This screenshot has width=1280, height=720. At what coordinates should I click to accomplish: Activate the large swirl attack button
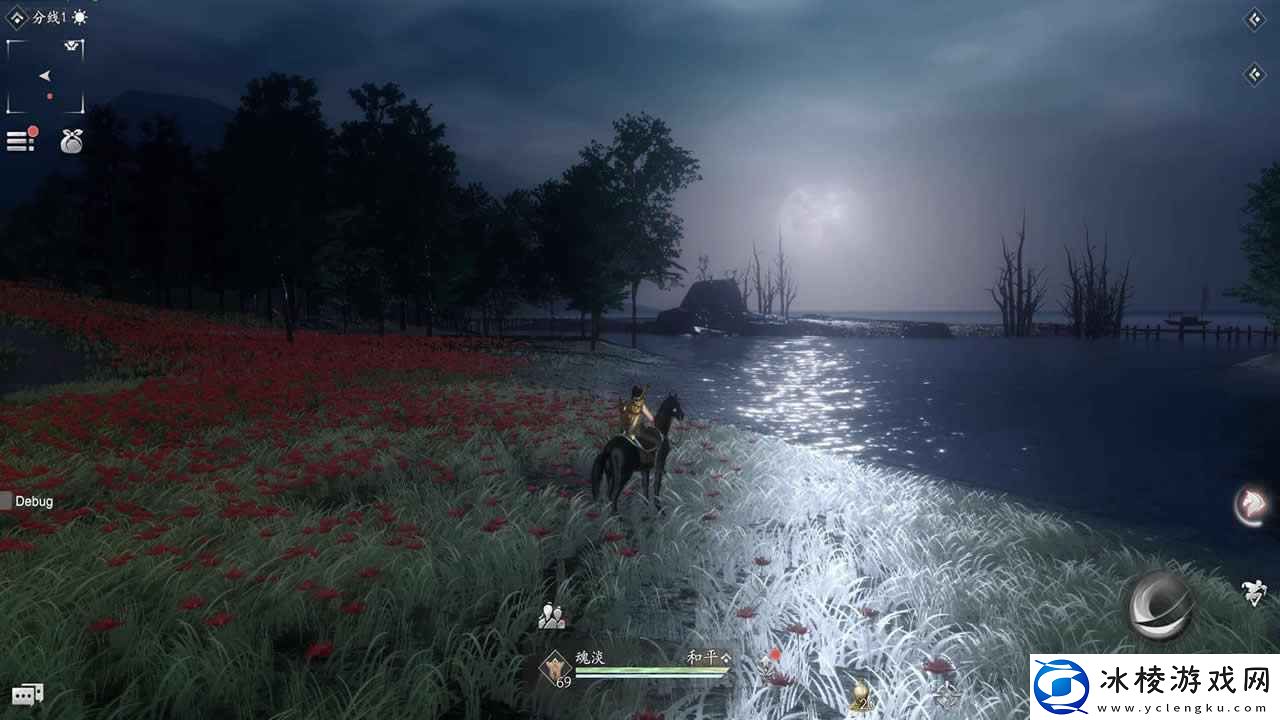pyautogui.click(x=1162, y=605)
